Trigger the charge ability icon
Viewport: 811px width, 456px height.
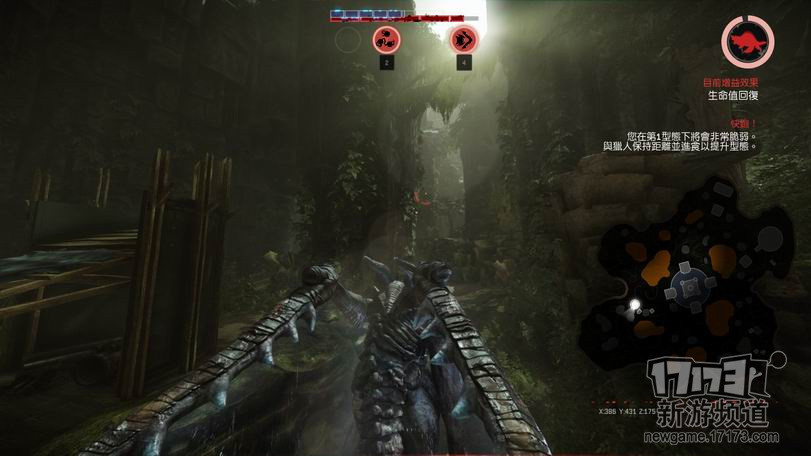point(463,40)
